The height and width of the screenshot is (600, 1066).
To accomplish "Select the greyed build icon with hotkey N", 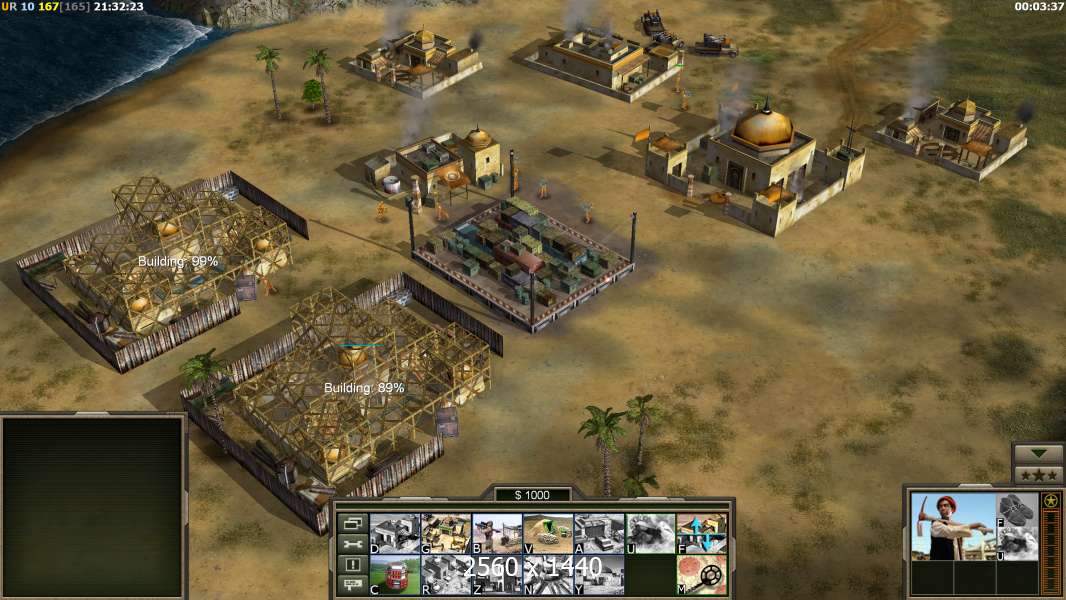I will point(548,575).
